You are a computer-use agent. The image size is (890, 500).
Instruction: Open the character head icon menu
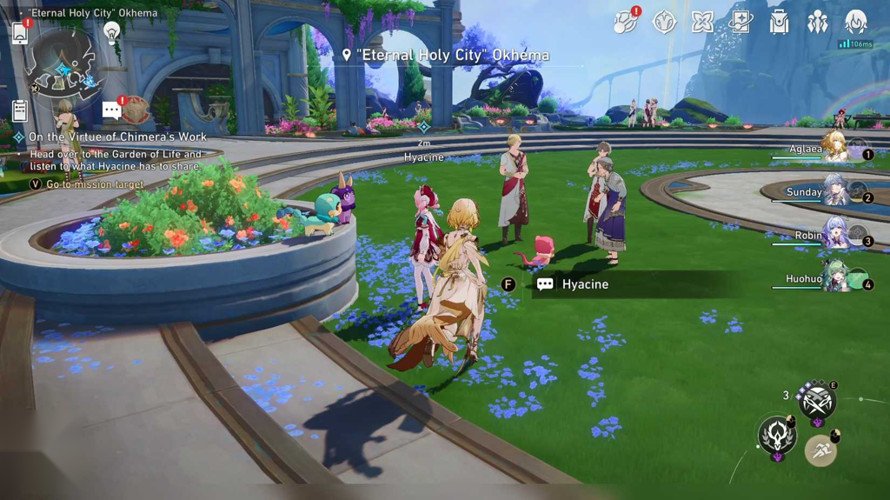(x=855, y=21)
